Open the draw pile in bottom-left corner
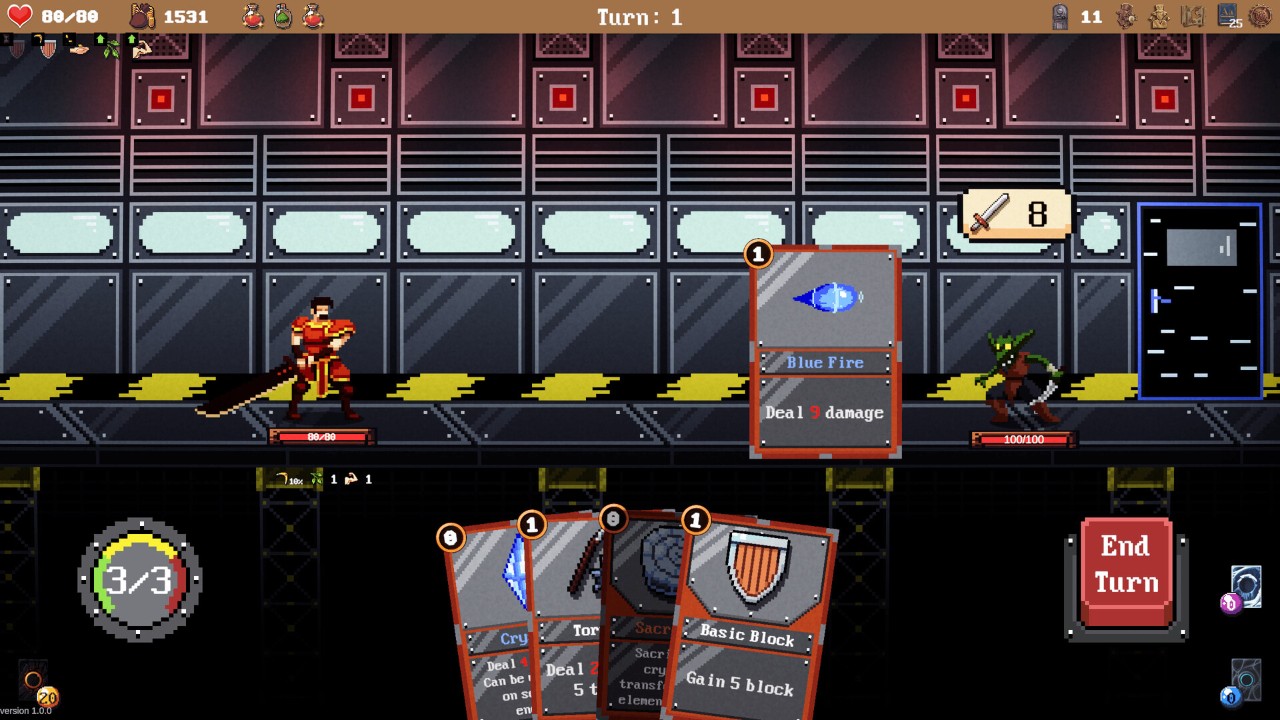 tap(33, 684)
